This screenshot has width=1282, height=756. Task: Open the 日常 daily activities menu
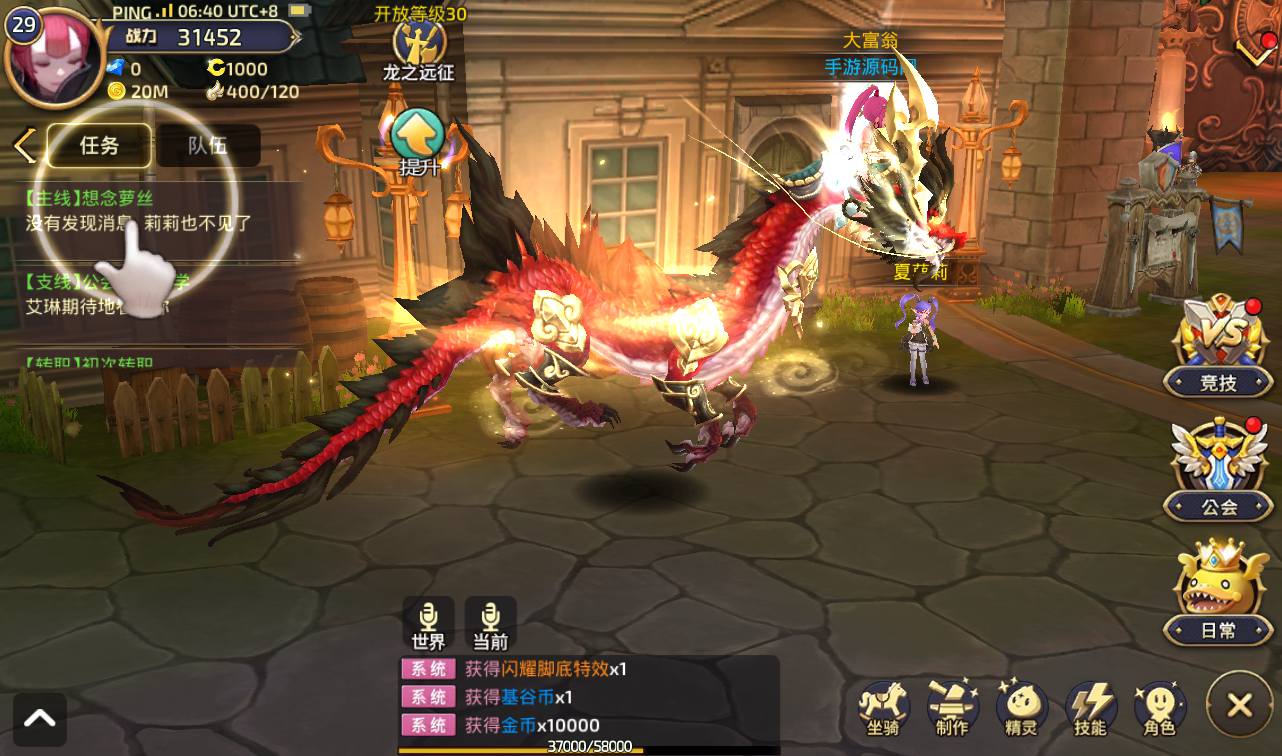(1218, 592)
